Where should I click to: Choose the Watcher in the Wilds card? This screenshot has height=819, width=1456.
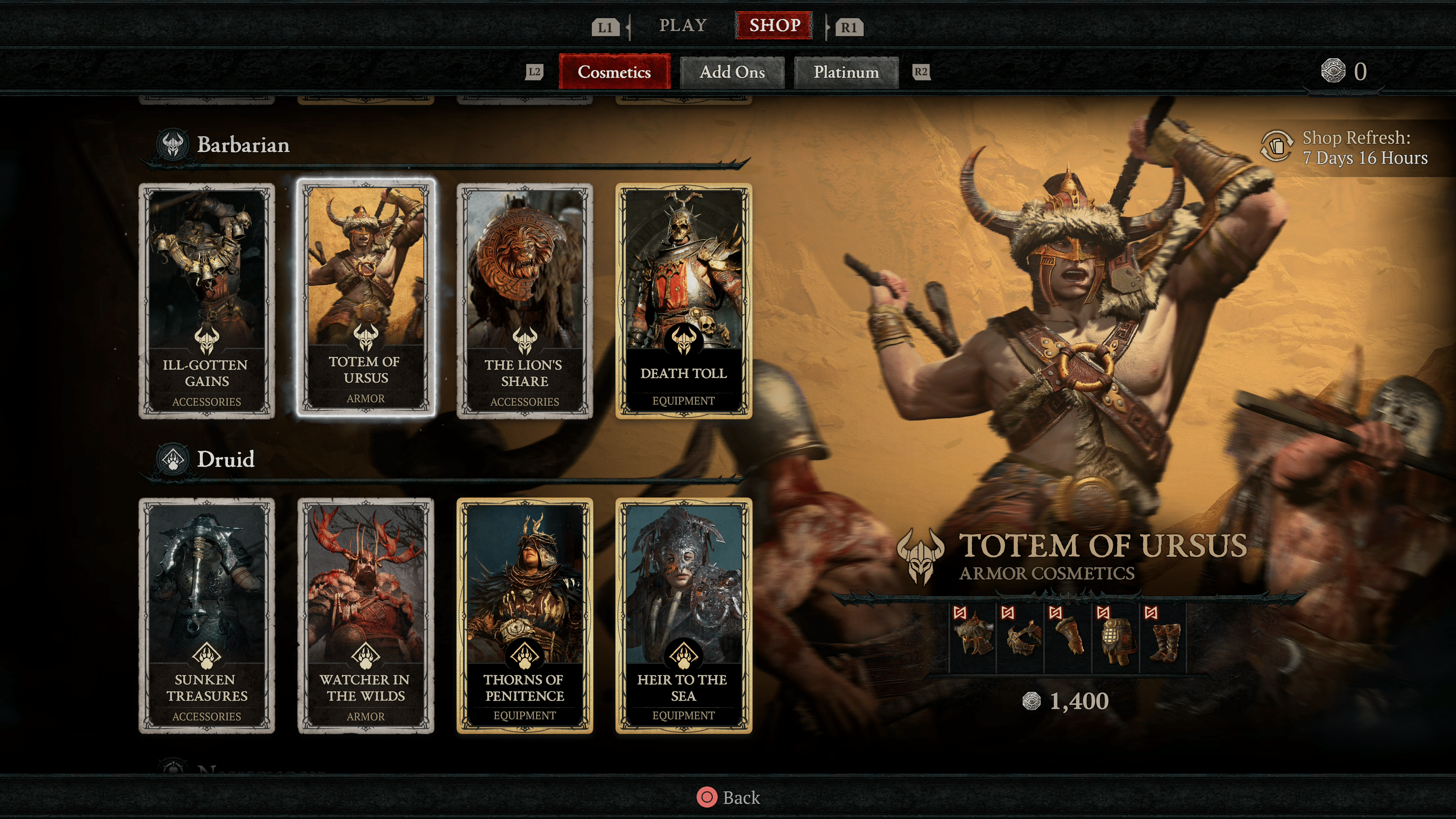pos(366,615)
